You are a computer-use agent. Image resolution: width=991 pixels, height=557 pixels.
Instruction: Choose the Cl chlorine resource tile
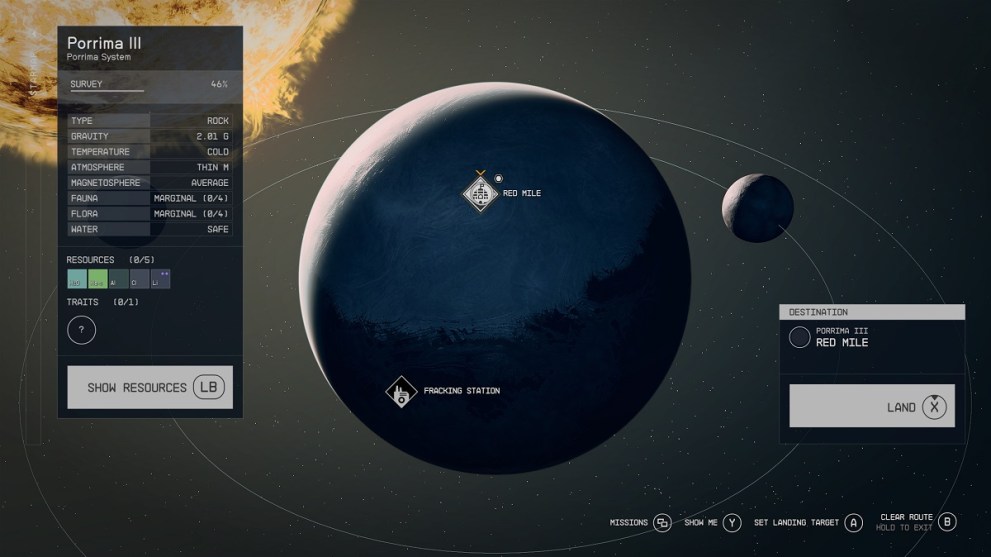pyautogui.click(x=139, y=279)
